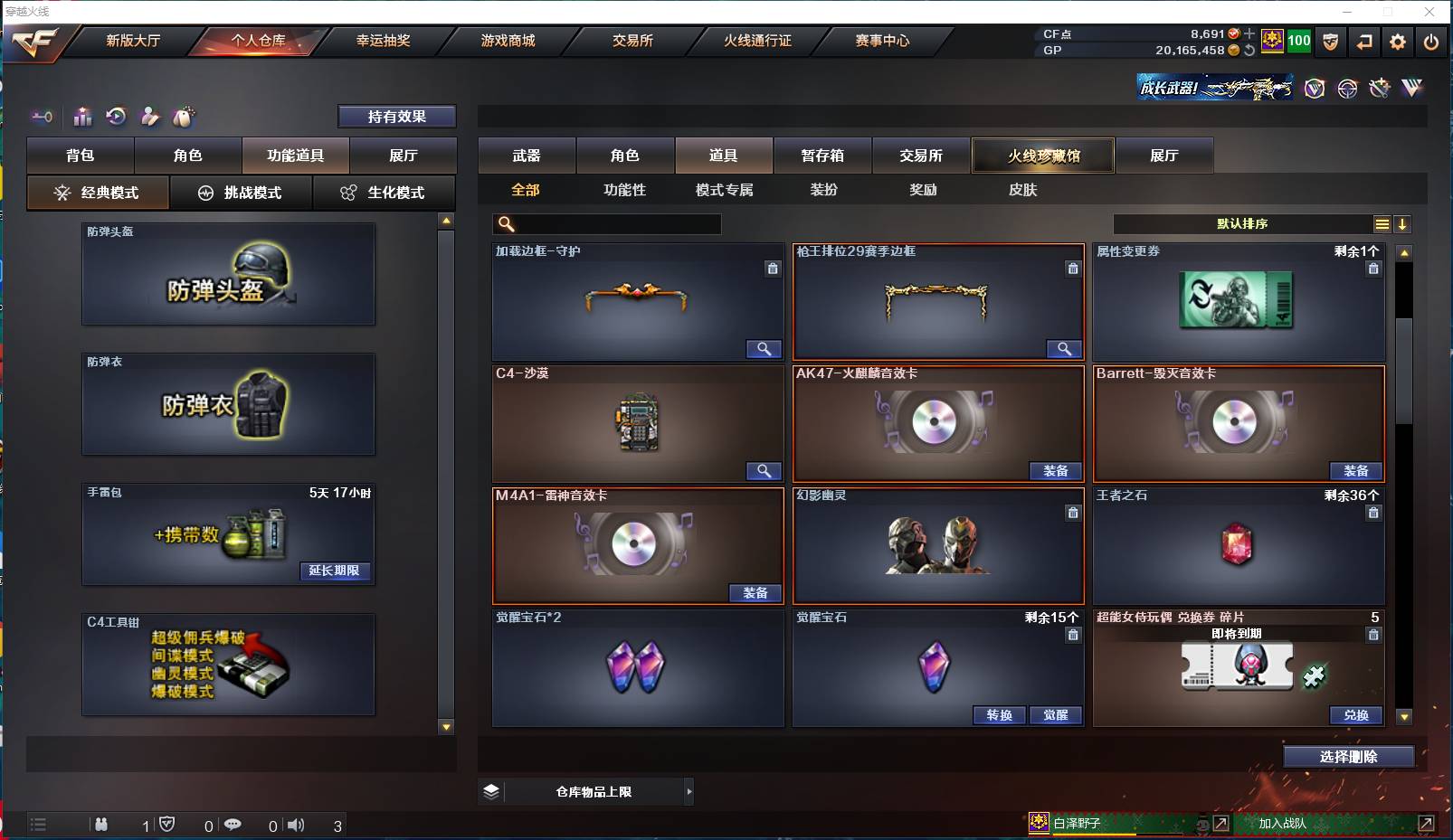Open the profile edit icon
This screenshot has height=840, width=1453.
pos(148,117)
